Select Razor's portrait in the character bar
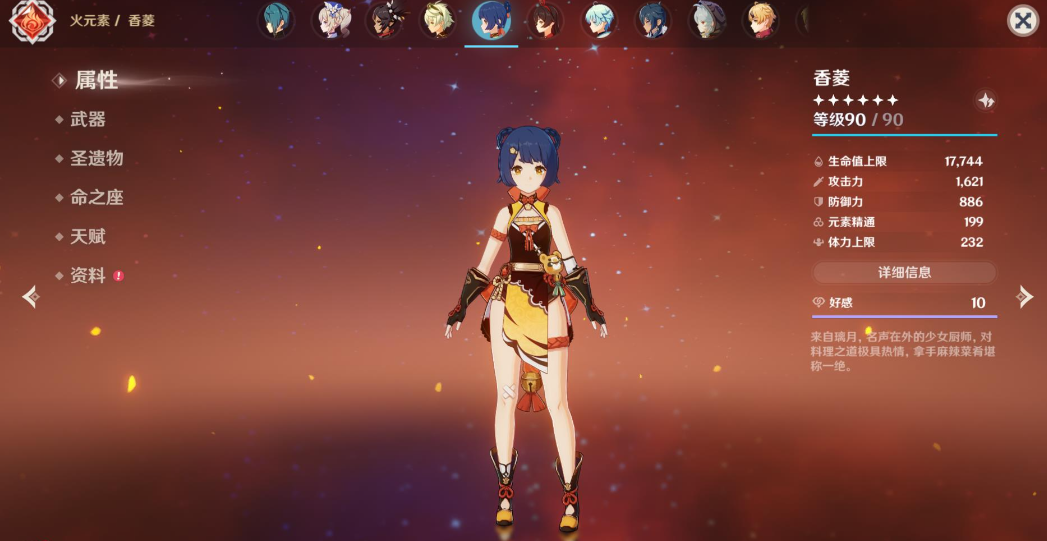Image resolution: width=1047 pixels, height=541 pixels. tap(707, 20)
